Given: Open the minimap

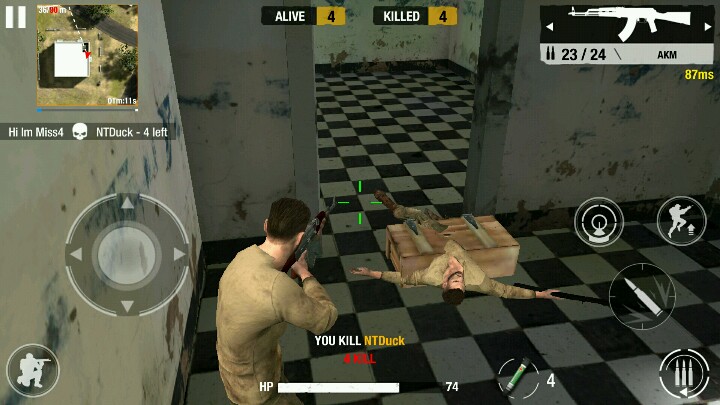Looking at the screenshot, I should [x=87, y=56].
